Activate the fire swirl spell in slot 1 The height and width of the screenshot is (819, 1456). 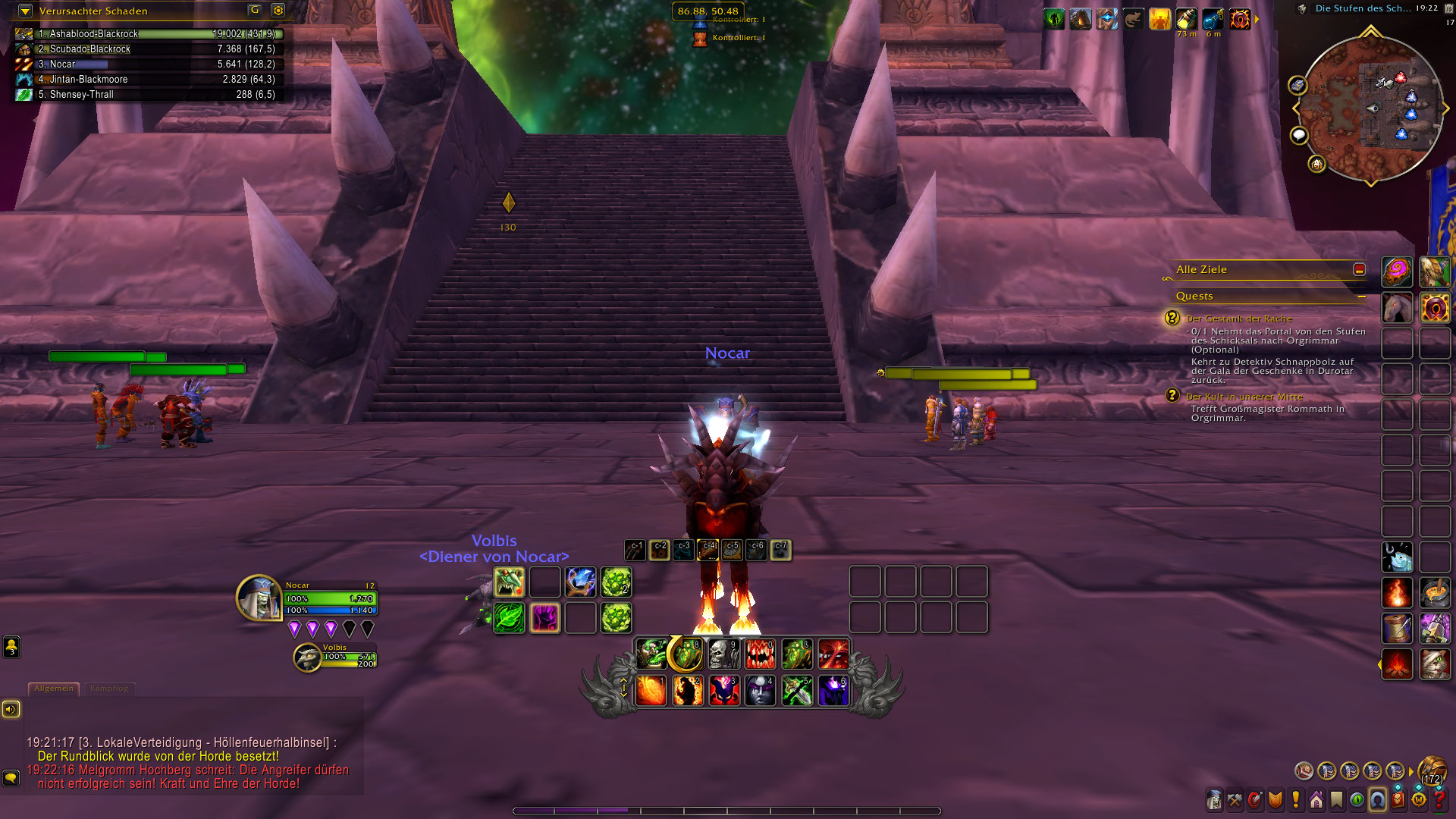point(651,691)
